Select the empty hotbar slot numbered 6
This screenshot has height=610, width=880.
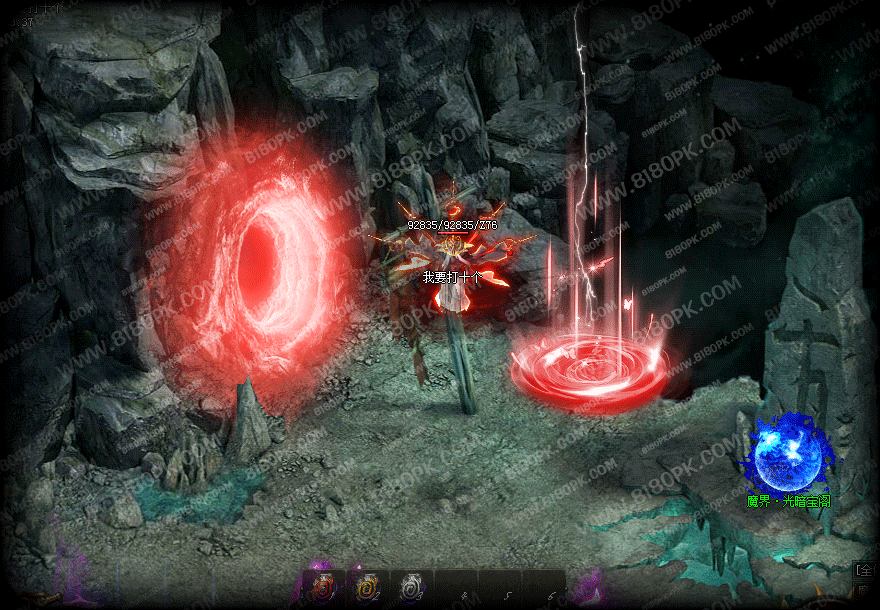coord(544,589)
